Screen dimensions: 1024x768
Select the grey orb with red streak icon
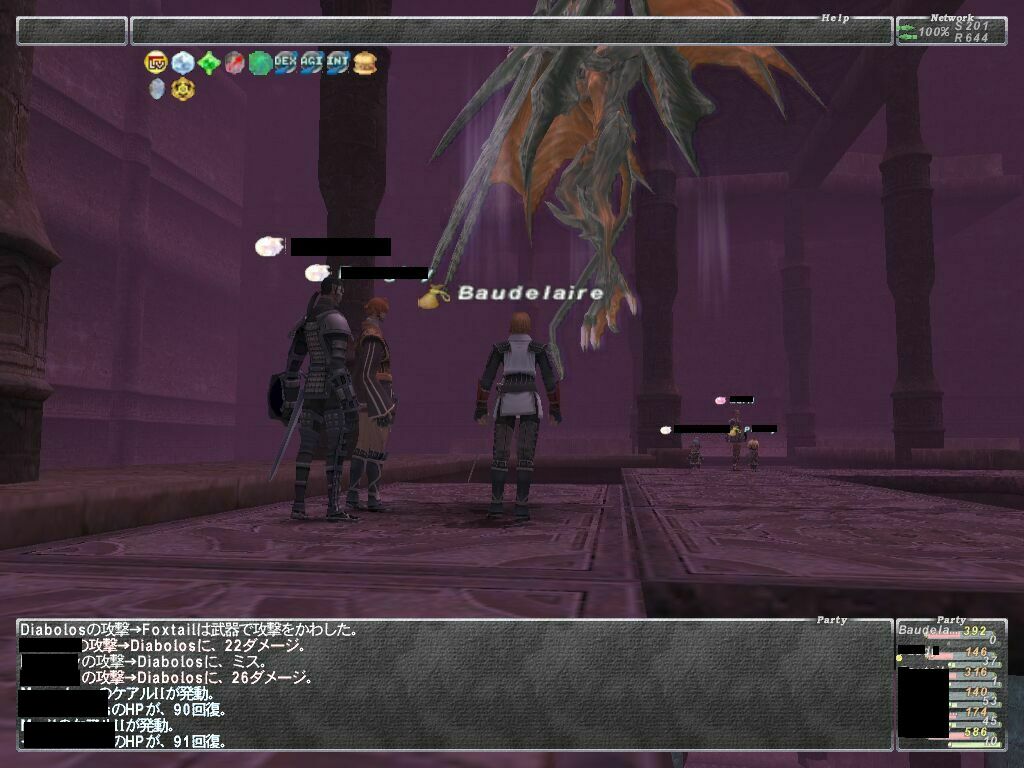[x=234, y=63]
